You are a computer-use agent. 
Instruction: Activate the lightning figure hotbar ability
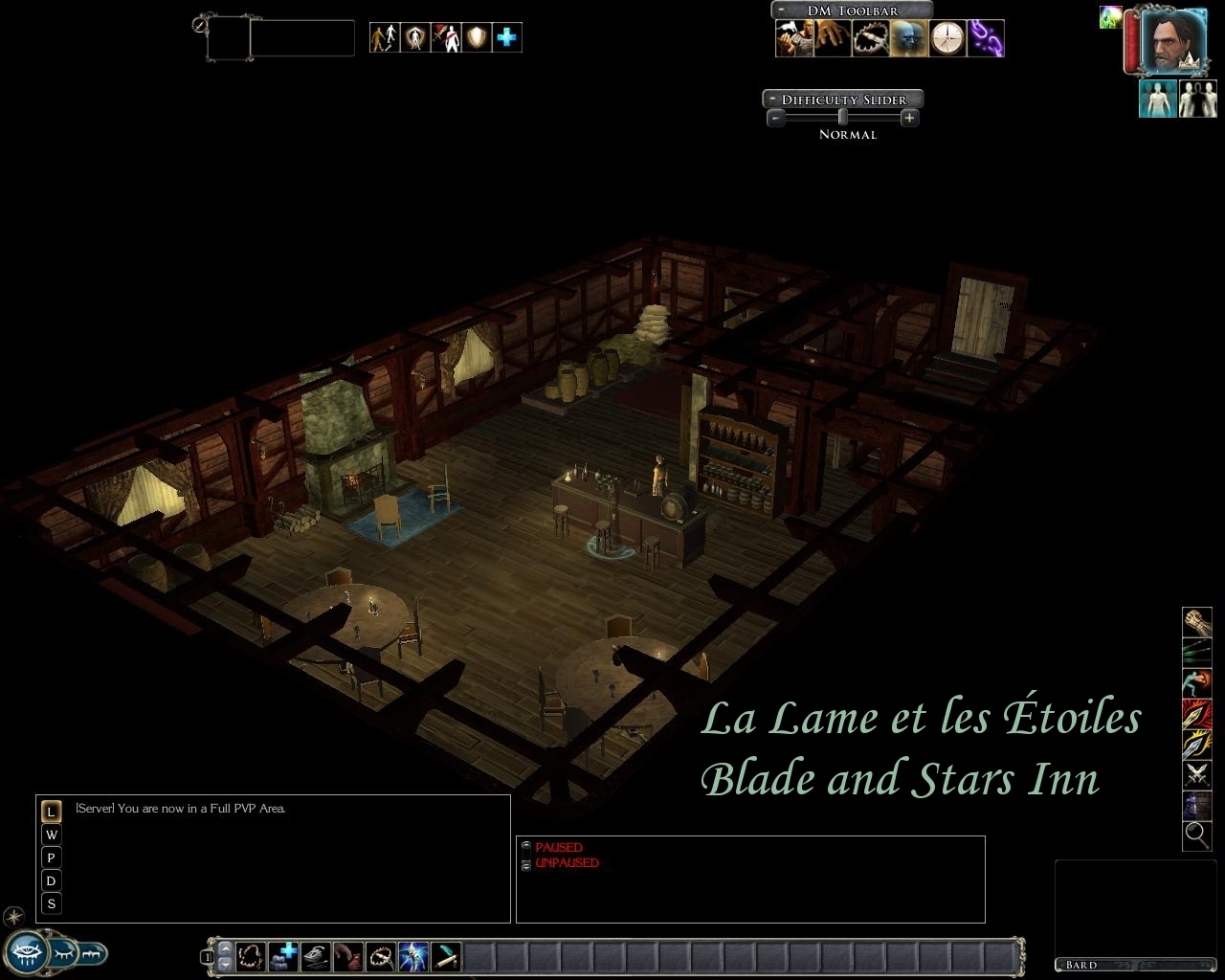(413, 955)
